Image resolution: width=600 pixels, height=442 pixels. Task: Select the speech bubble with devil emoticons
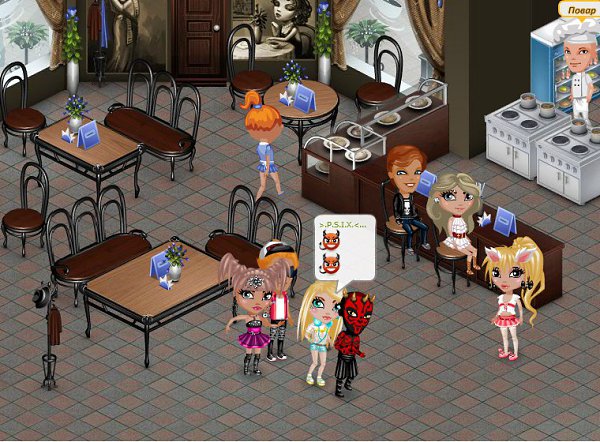click(344, 247)
